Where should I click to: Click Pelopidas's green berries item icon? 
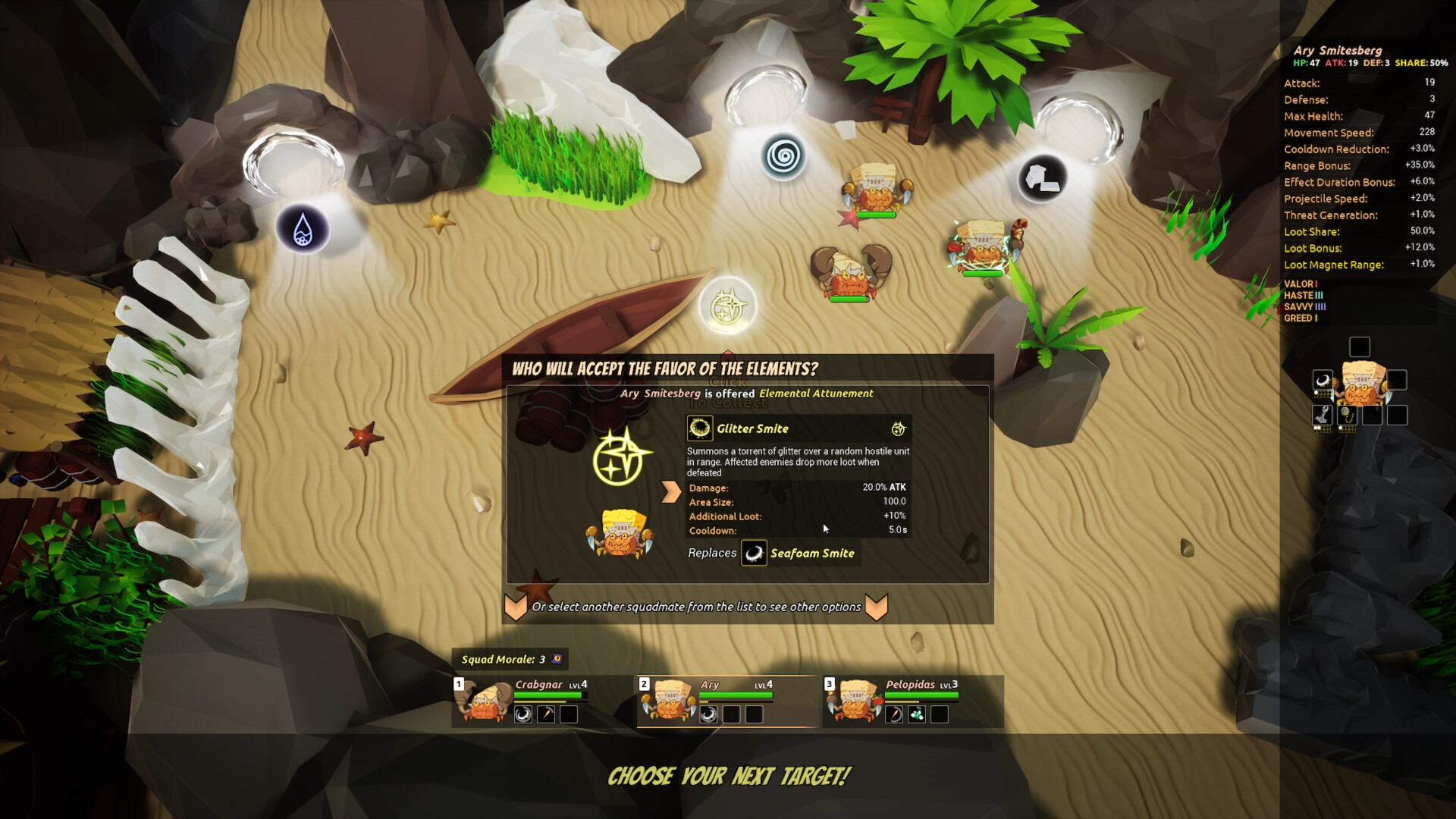tap(915, 714)
